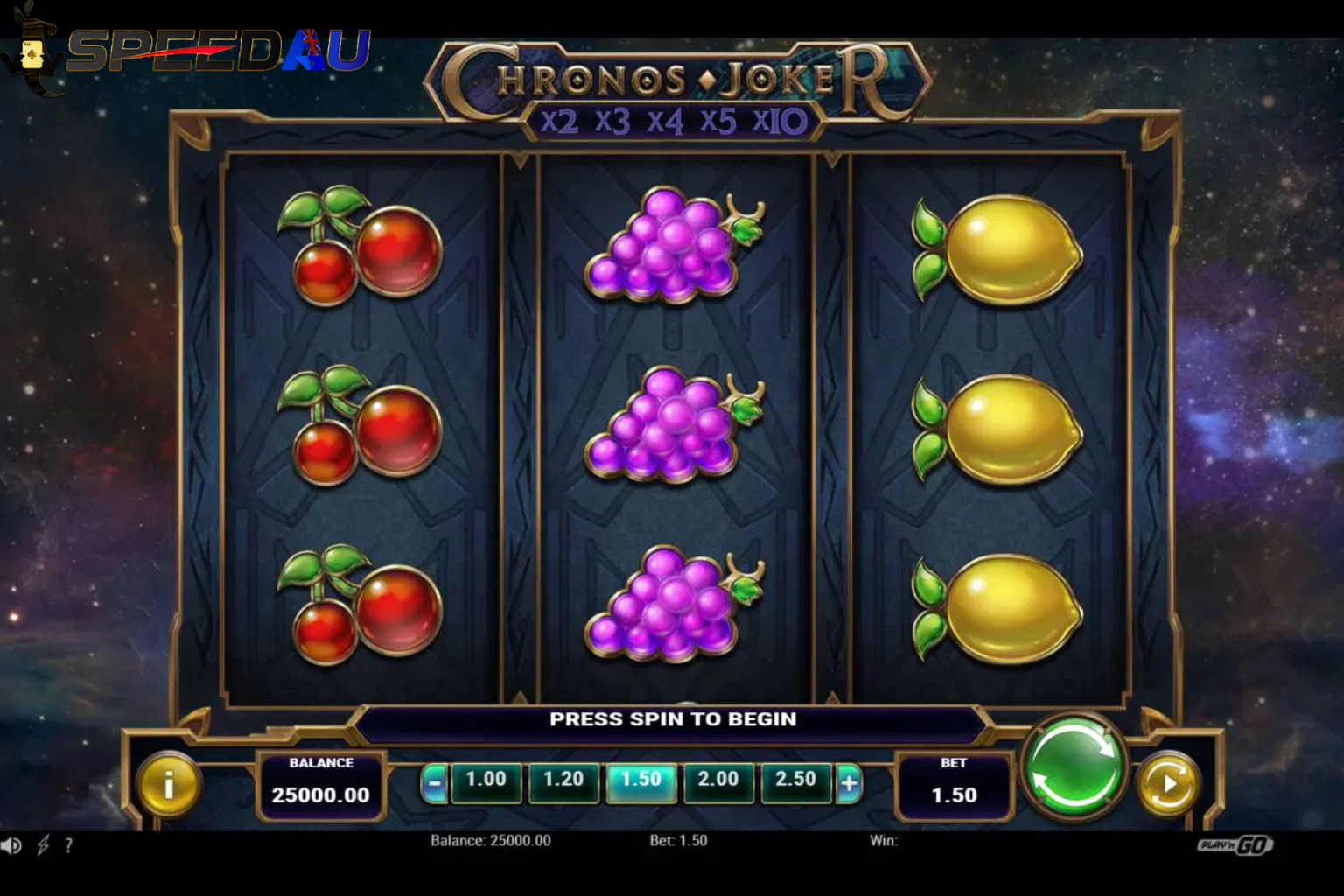Image resolution: width=1344 pixels, height=896 pixels.
Task: Increase the bet with the plus button
Action: point(849,783)
